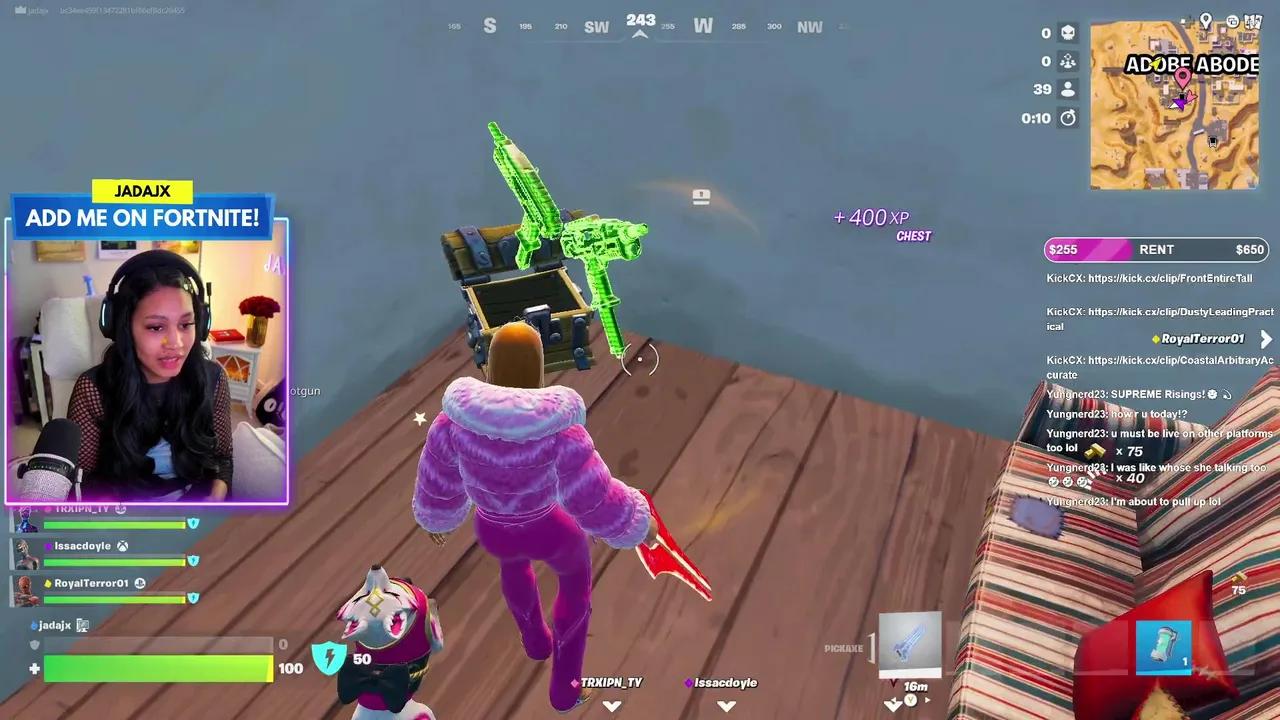Click the grenade item icon in the bottom-right slot
The image size is (1280, 720).
[x=1163, y=648]
